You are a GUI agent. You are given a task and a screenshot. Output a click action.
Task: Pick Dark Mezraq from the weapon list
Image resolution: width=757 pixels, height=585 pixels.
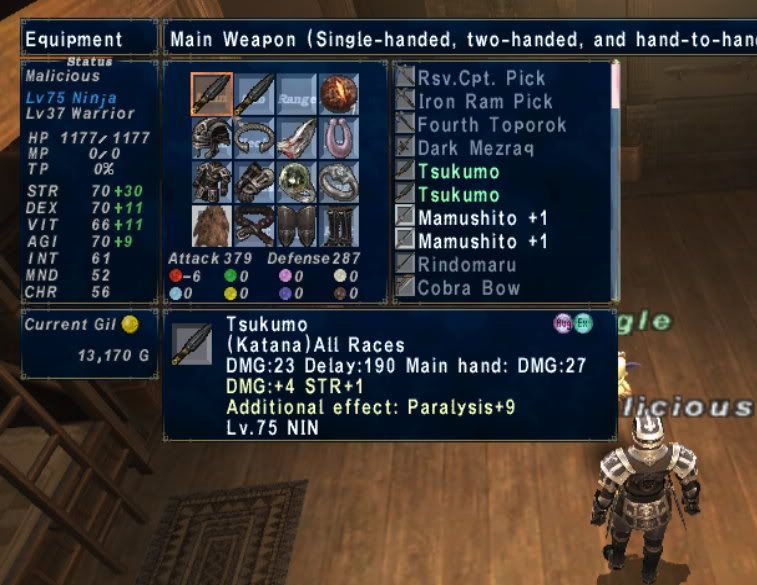point(475,148)
